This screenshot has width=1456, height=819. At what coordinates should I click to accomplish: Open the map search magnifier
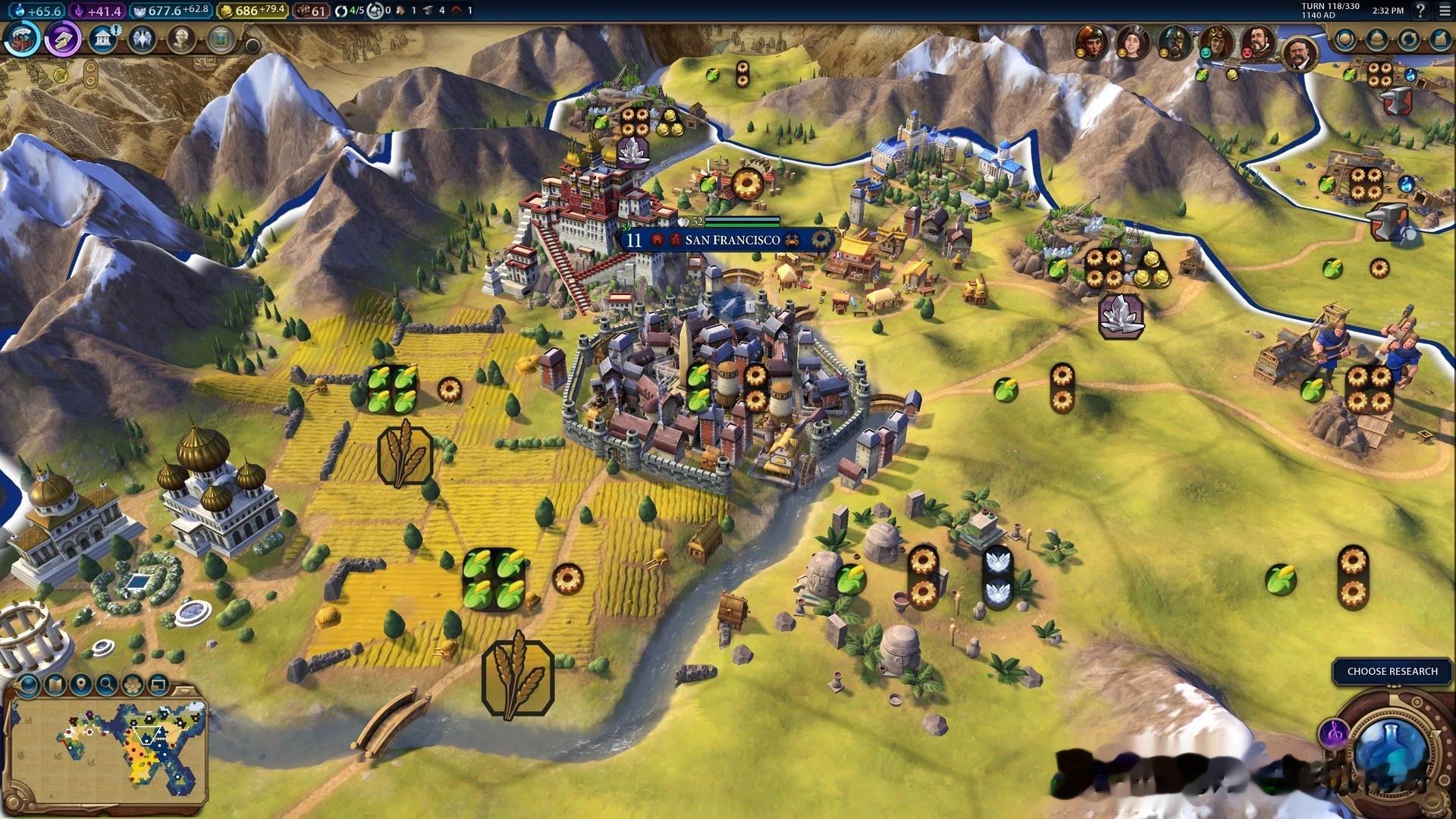(x=107, y=686)
